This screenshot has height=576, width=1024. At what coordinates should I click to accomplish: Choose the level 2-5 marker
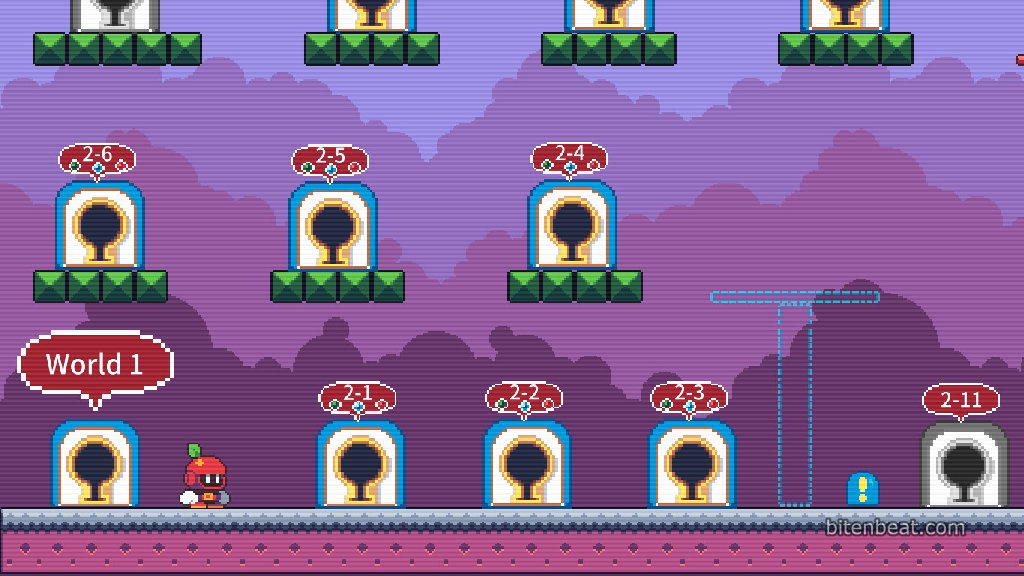330,160
